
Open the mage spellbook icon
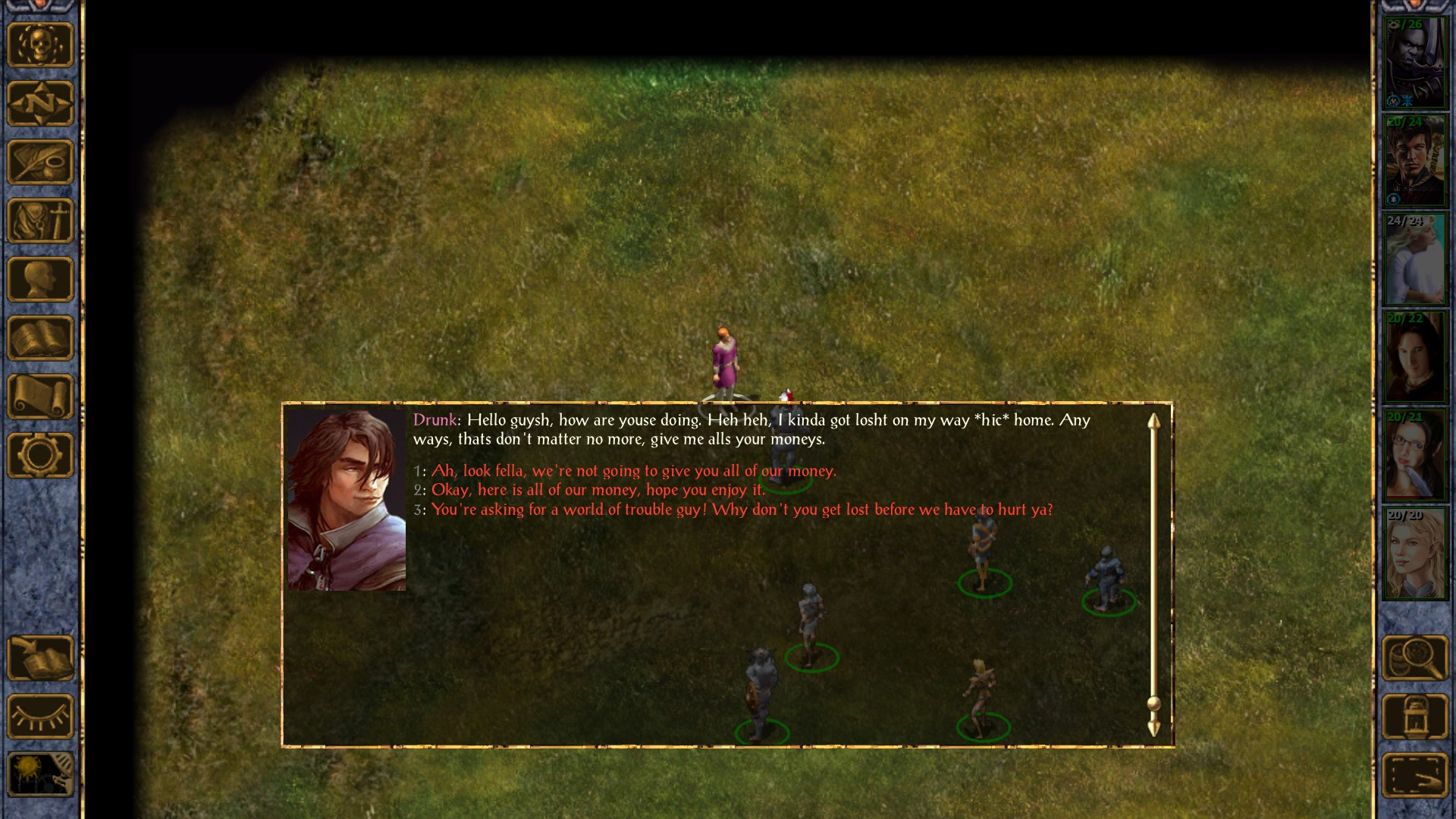click(40, 338)
